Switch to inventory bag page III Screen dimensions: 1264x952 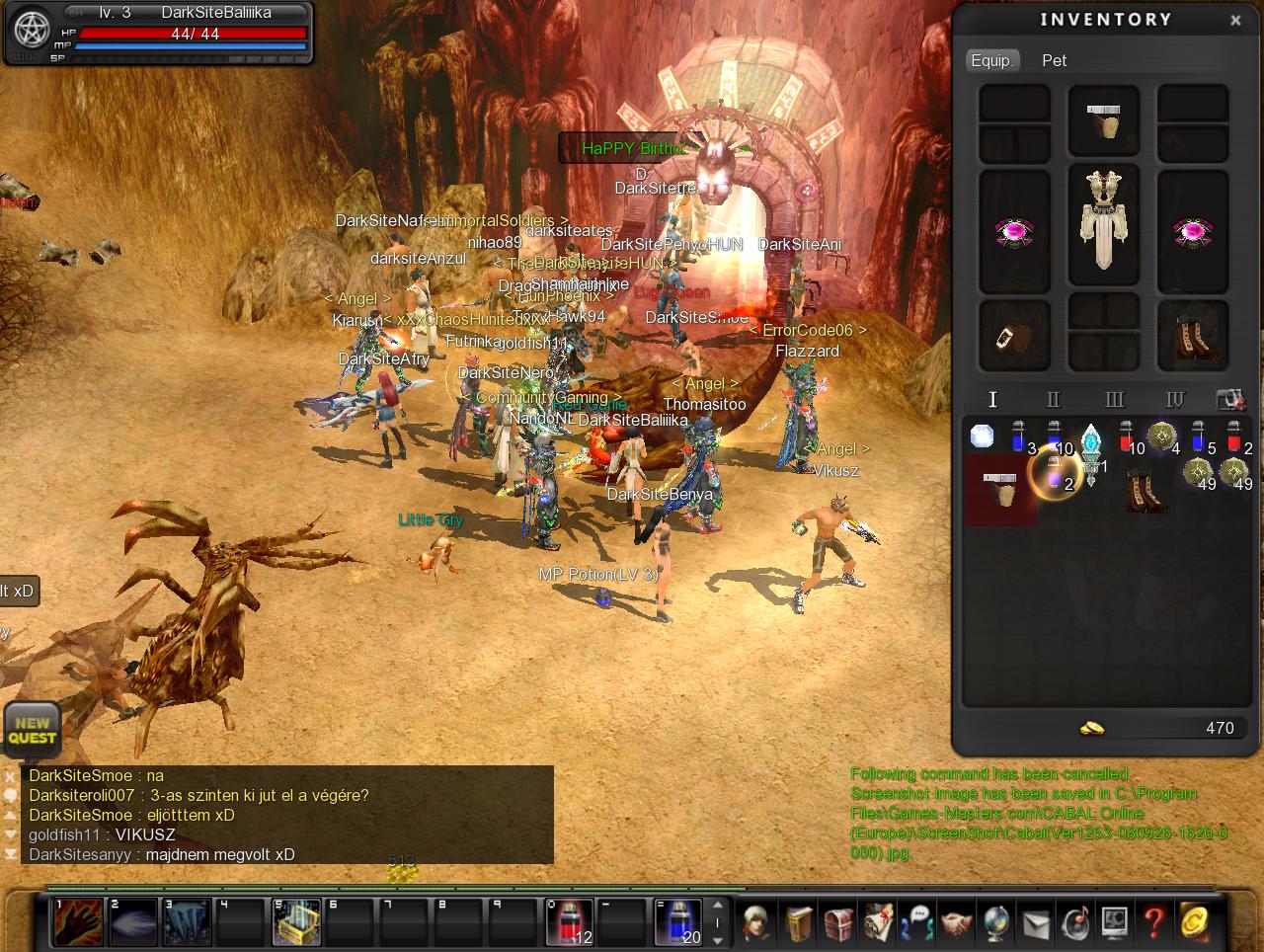click(x=1114, y=399)
